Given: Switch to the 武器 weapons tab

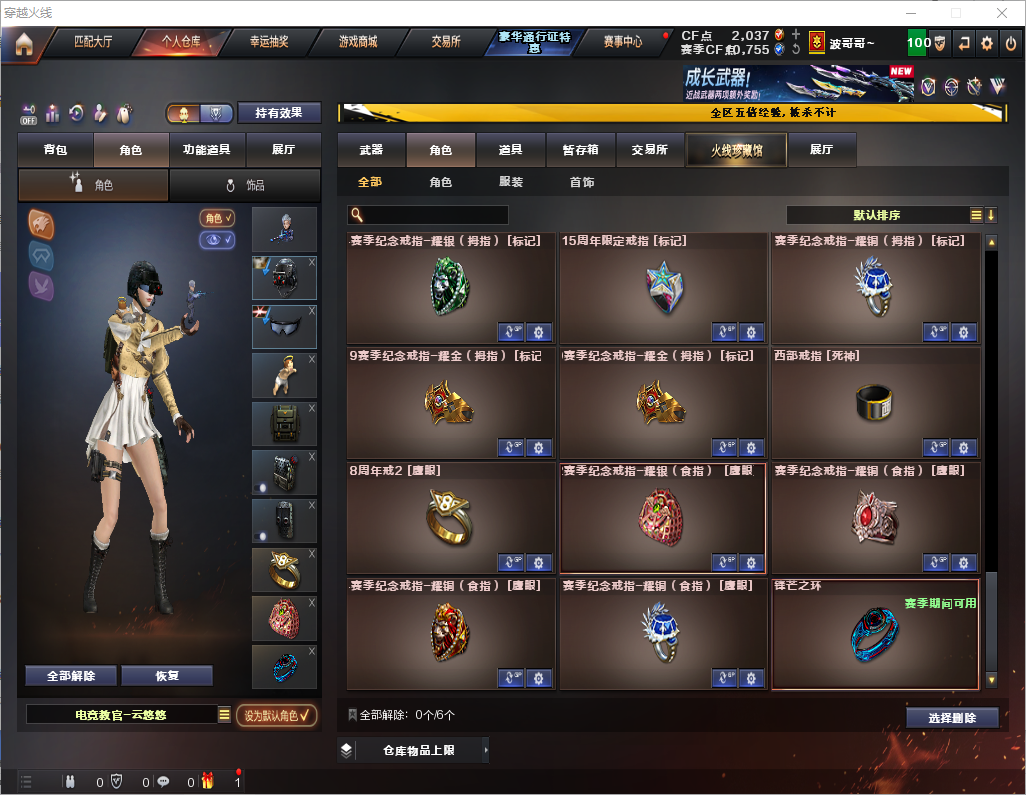Looking at the screenshot, I should (x=371, y=150).
